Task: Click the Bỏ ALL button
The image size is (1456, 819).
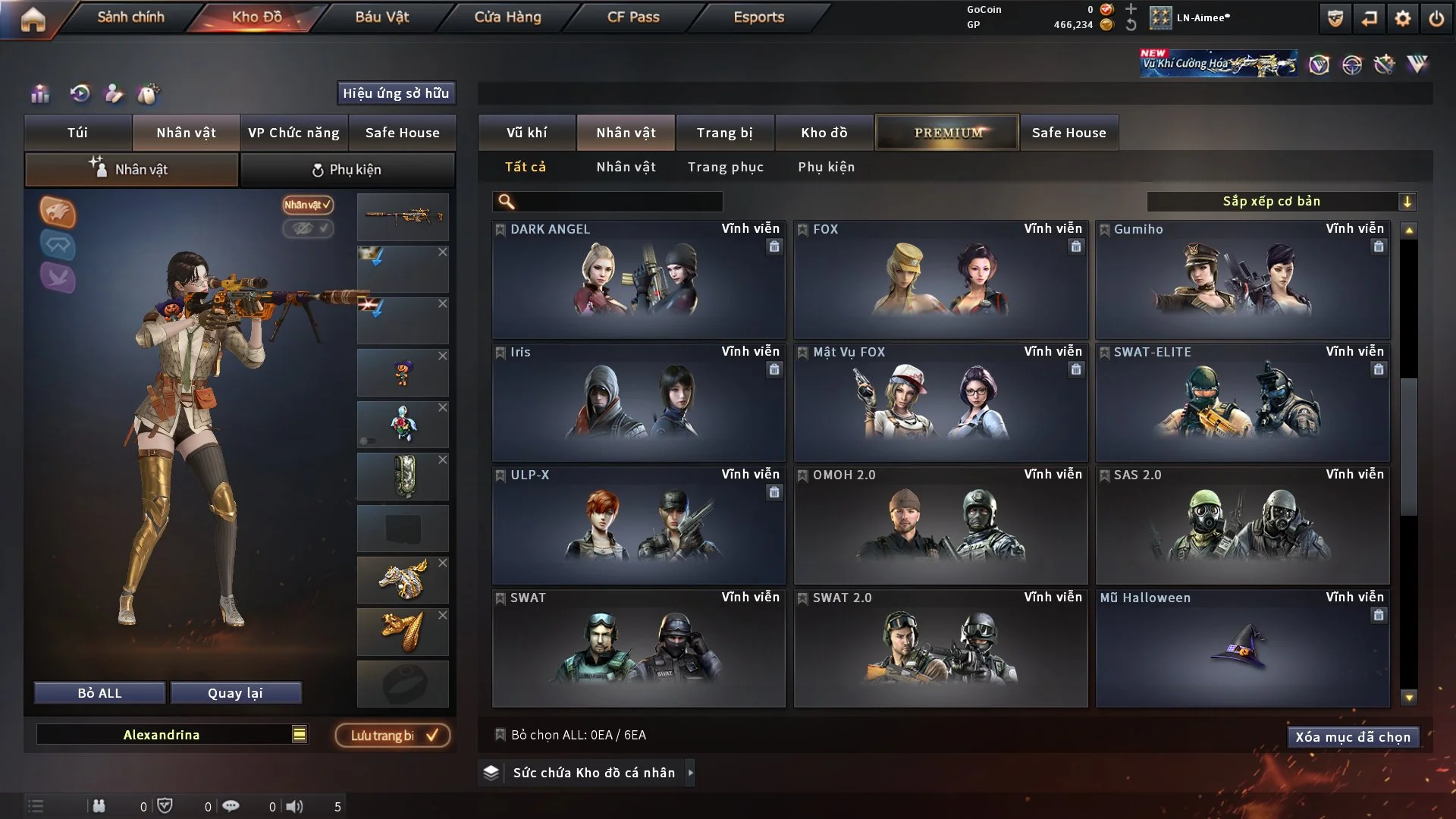Action: pos(99,693)
